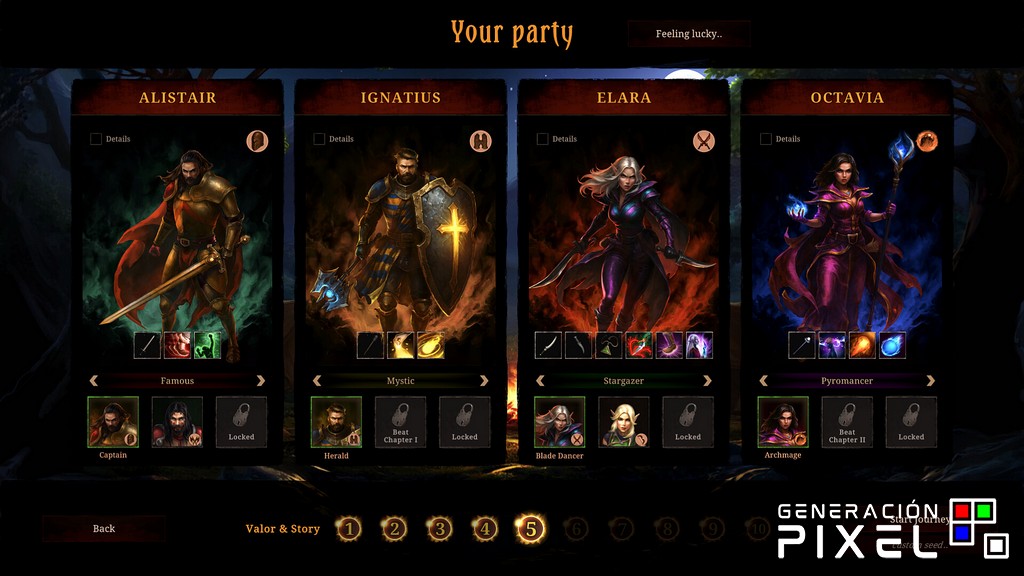Select Elara's blonde elf alternate portrait
Viewport: 1024px width, 576px height.
624,421
